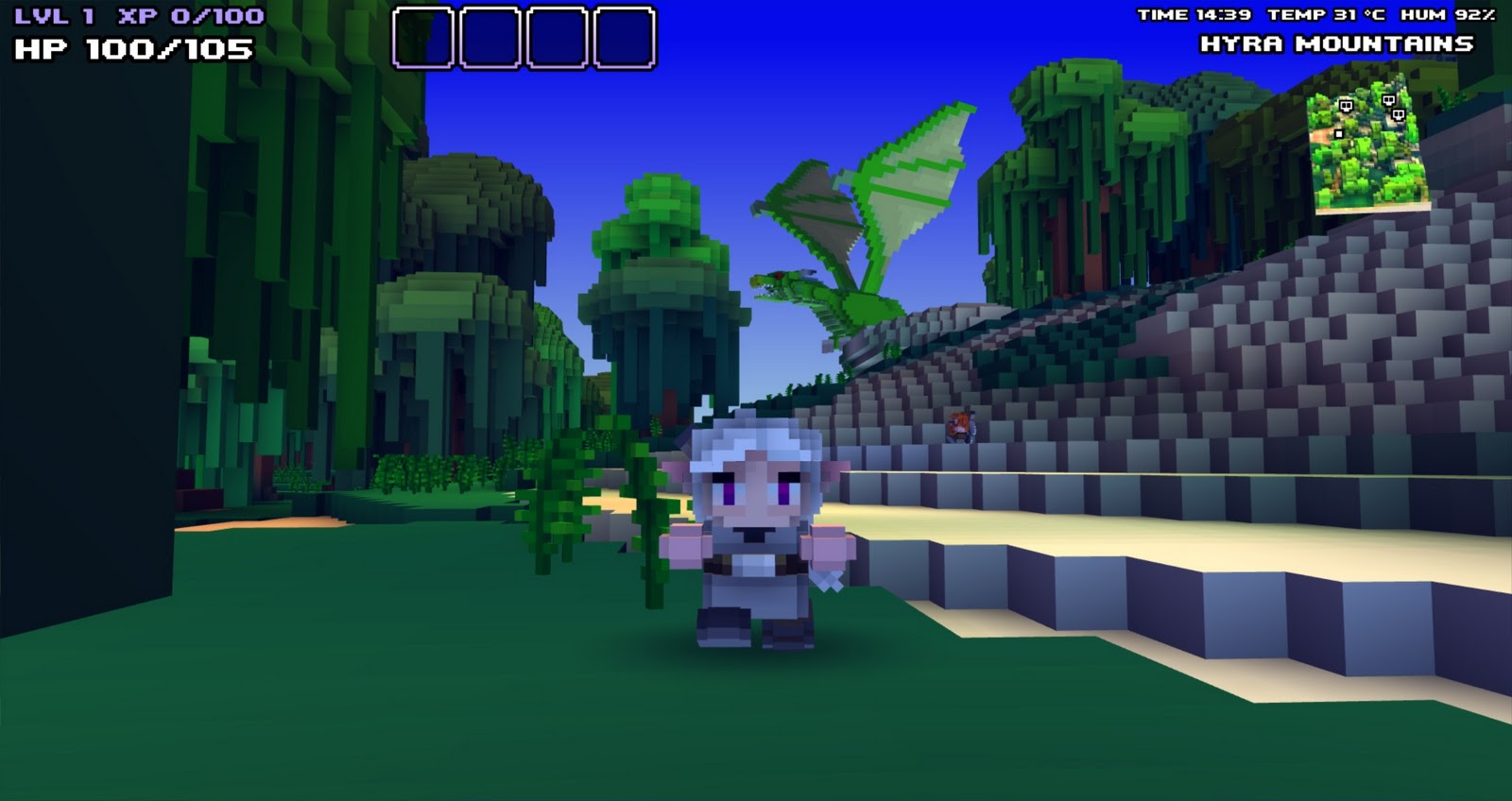Screen dimensions: 1512x801
Task: Click the leftmost skull marker on the minimap
Action: point(1346,106)
